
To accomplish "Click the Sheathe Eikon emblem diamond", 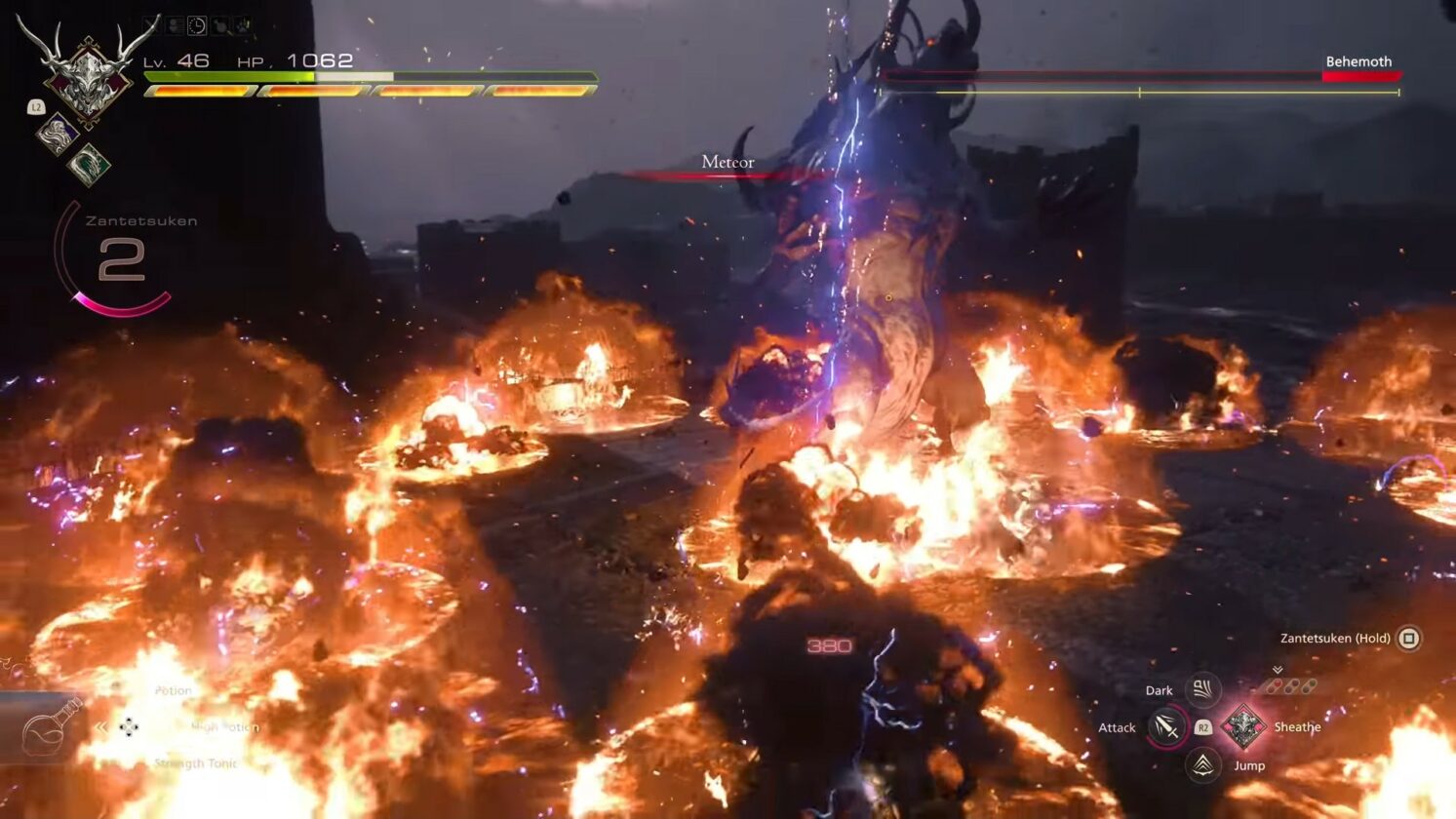I will click(x=1243, y=727).
